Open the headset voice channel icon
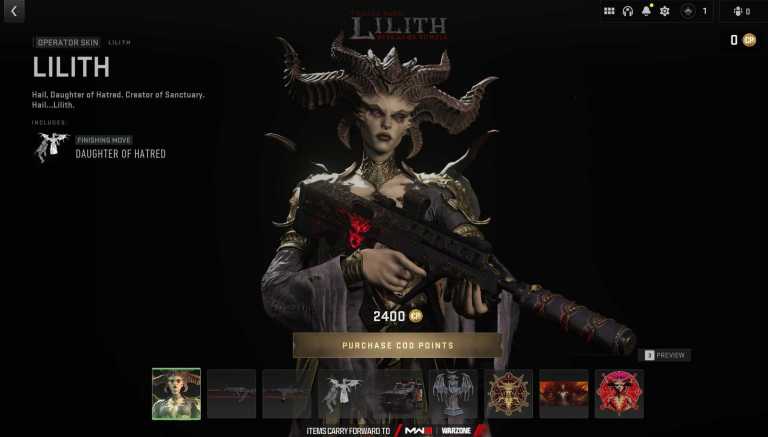 pos(628,11)
